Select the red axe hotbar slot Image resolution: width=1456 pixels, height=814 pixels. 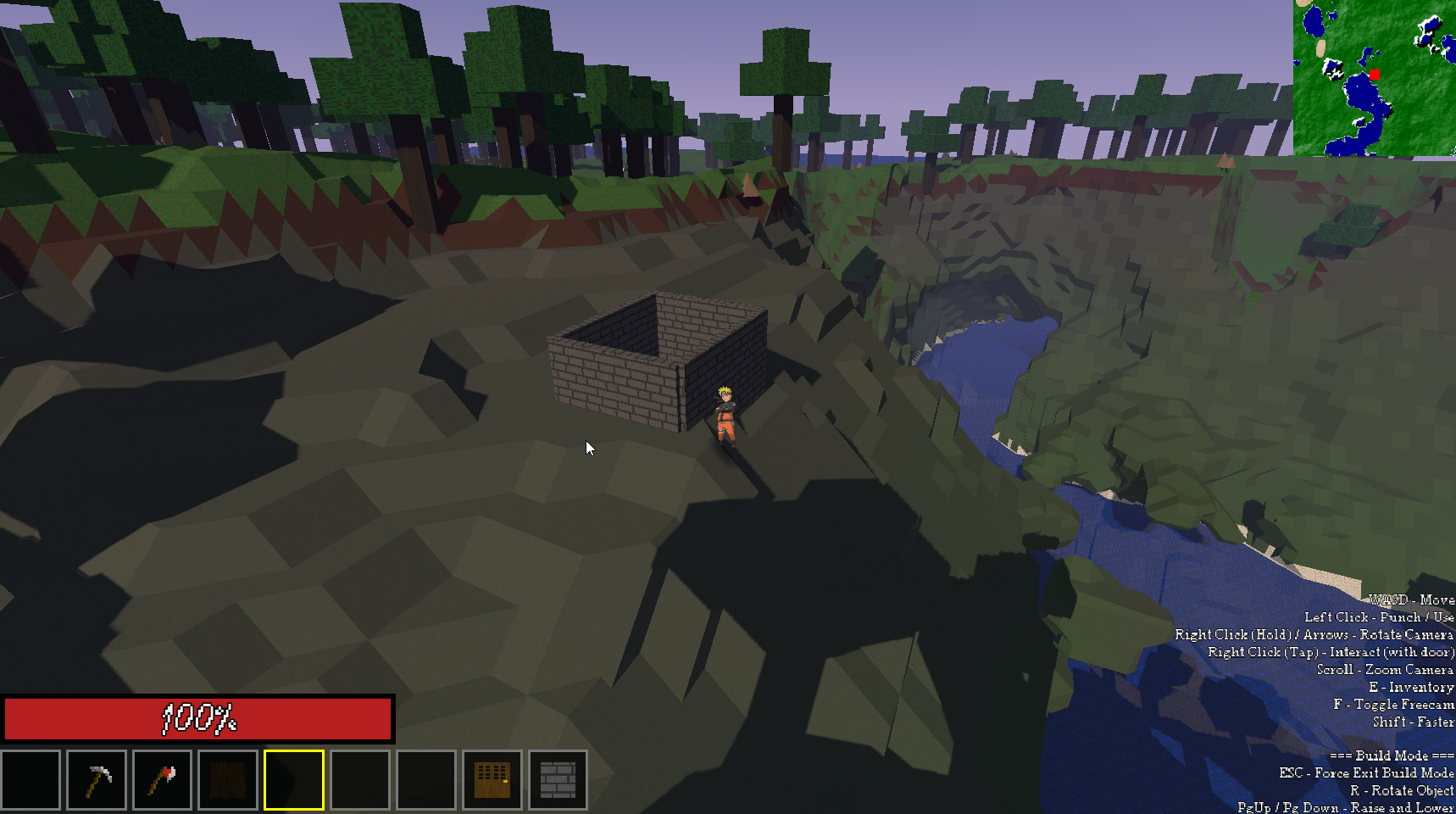point(162,780)
